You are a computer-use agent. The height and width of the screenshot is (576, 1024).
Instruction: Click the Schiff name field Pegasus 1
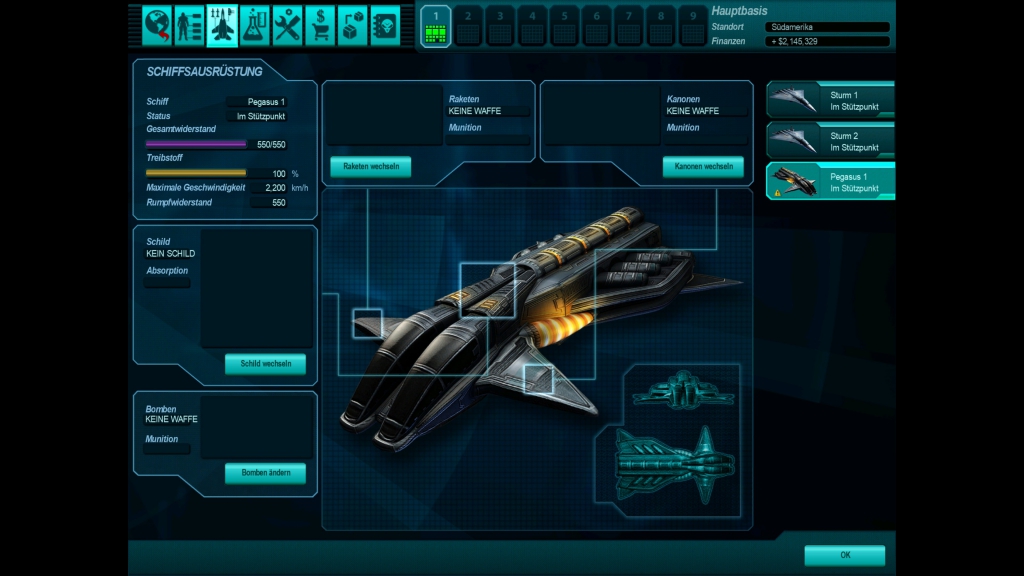257,102
